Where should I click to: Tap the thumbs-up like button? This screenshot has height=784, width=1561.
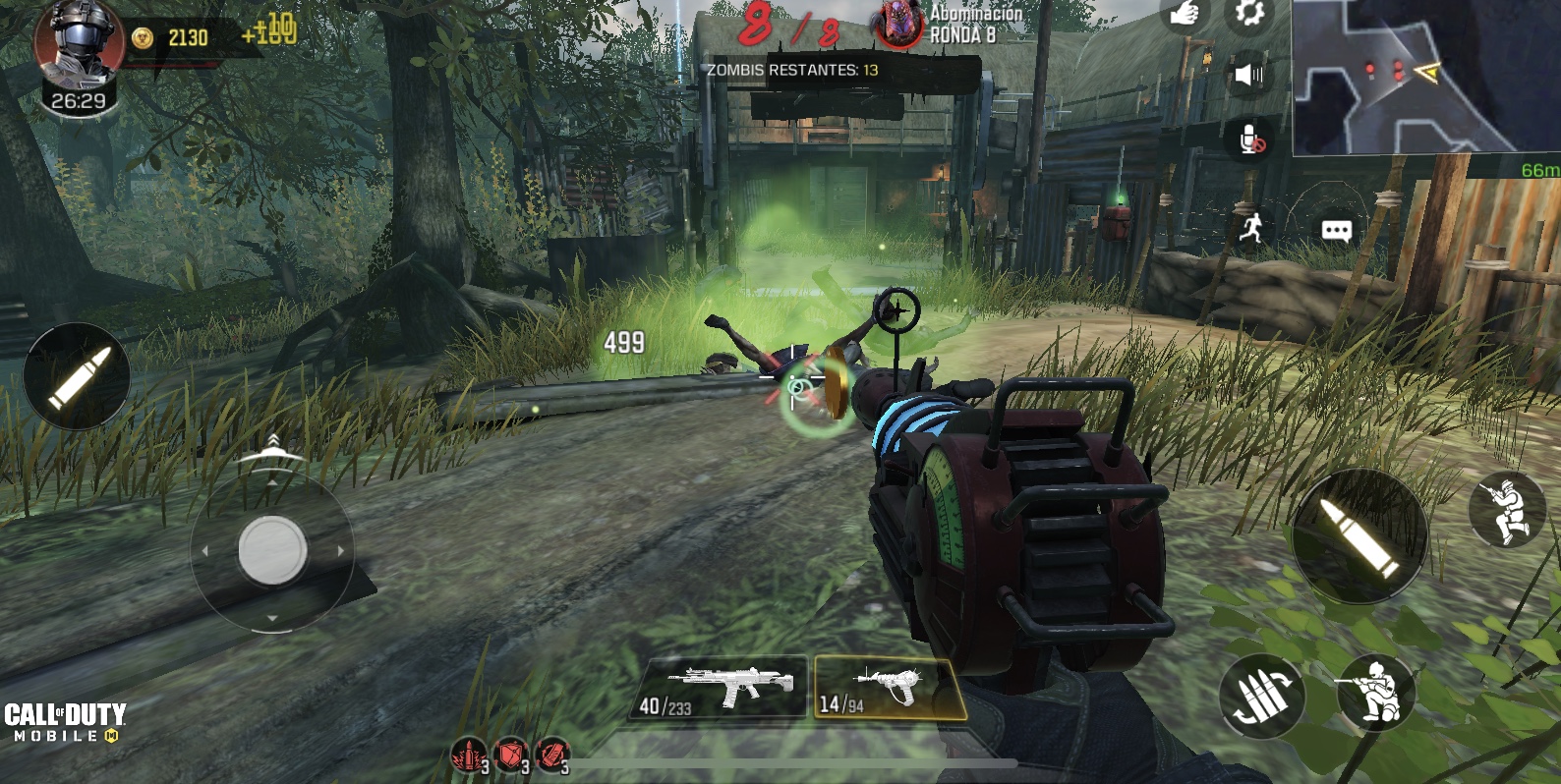[1185, 16]
